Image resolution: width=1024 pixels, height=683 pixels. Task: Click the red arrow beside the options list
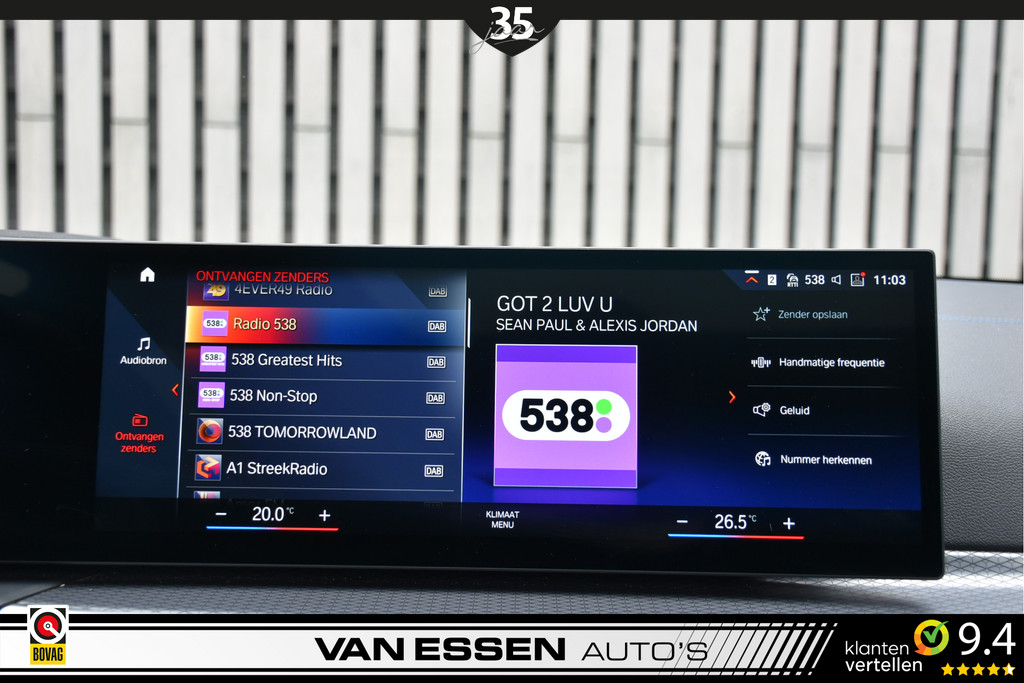click(x=732, y=397)
